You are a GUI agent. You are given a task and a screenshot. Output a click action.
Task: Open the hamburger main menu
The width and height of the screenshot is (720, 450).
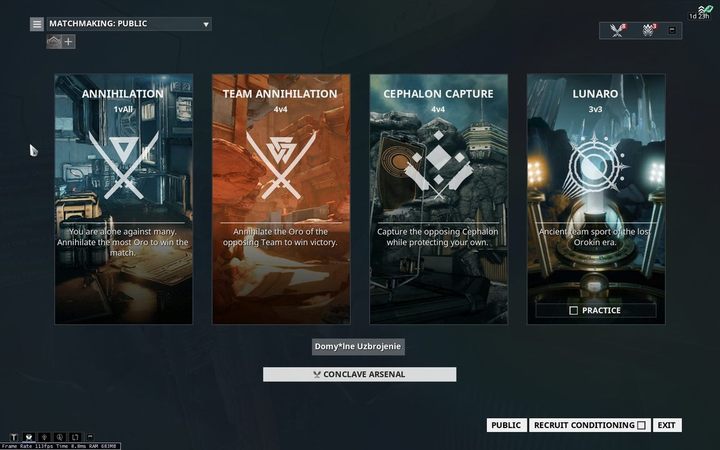click(37, 24)
